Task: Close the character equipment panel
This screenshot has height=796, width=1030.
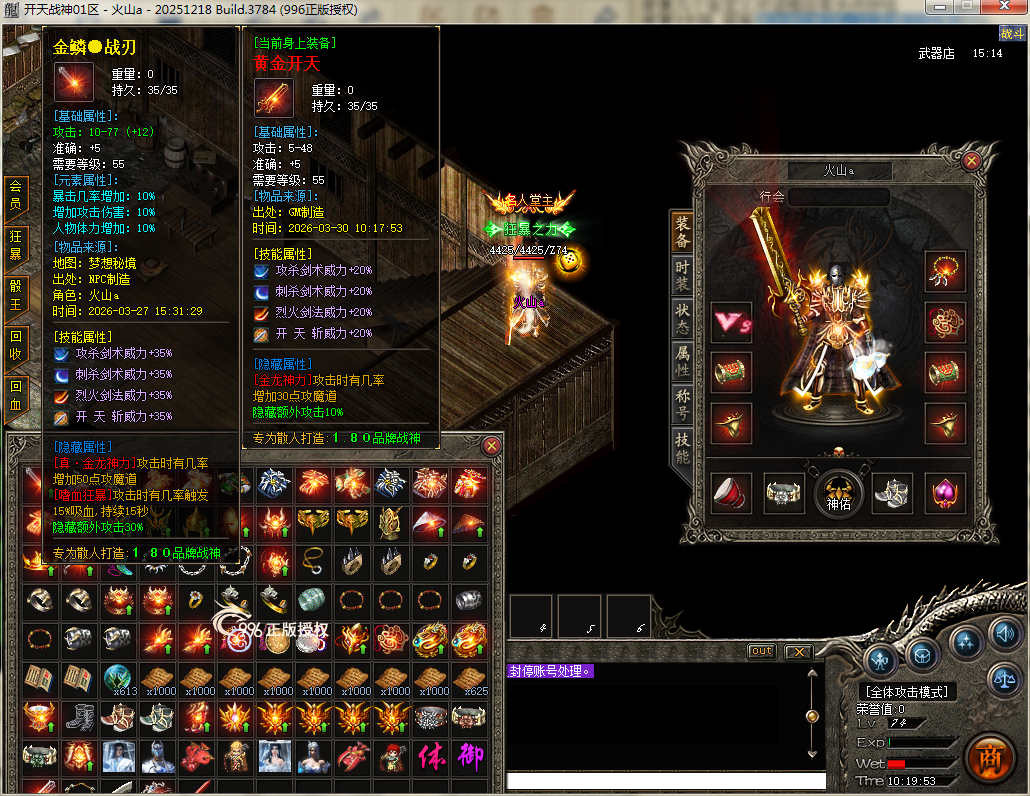Action: tap(970, 160)
